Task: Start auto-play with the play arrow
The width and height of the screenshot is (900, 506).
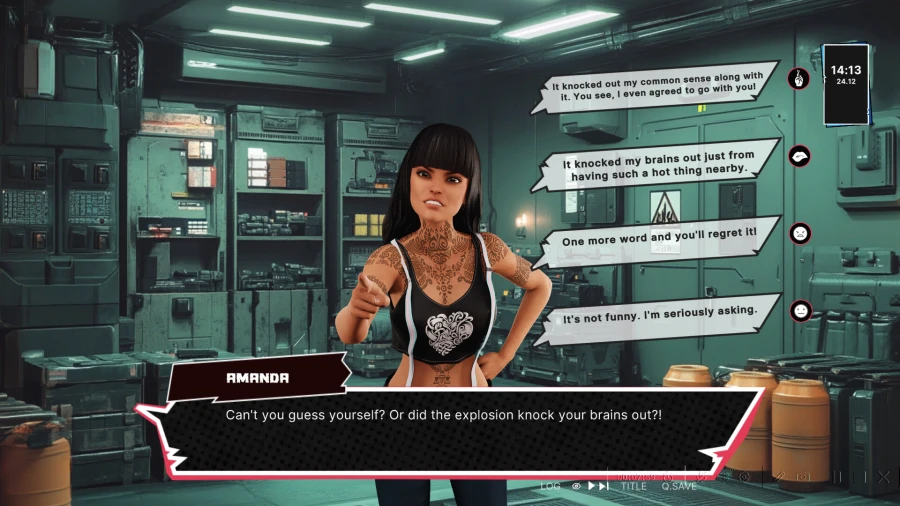Action: pyautogui.click(x=591, y=486)
